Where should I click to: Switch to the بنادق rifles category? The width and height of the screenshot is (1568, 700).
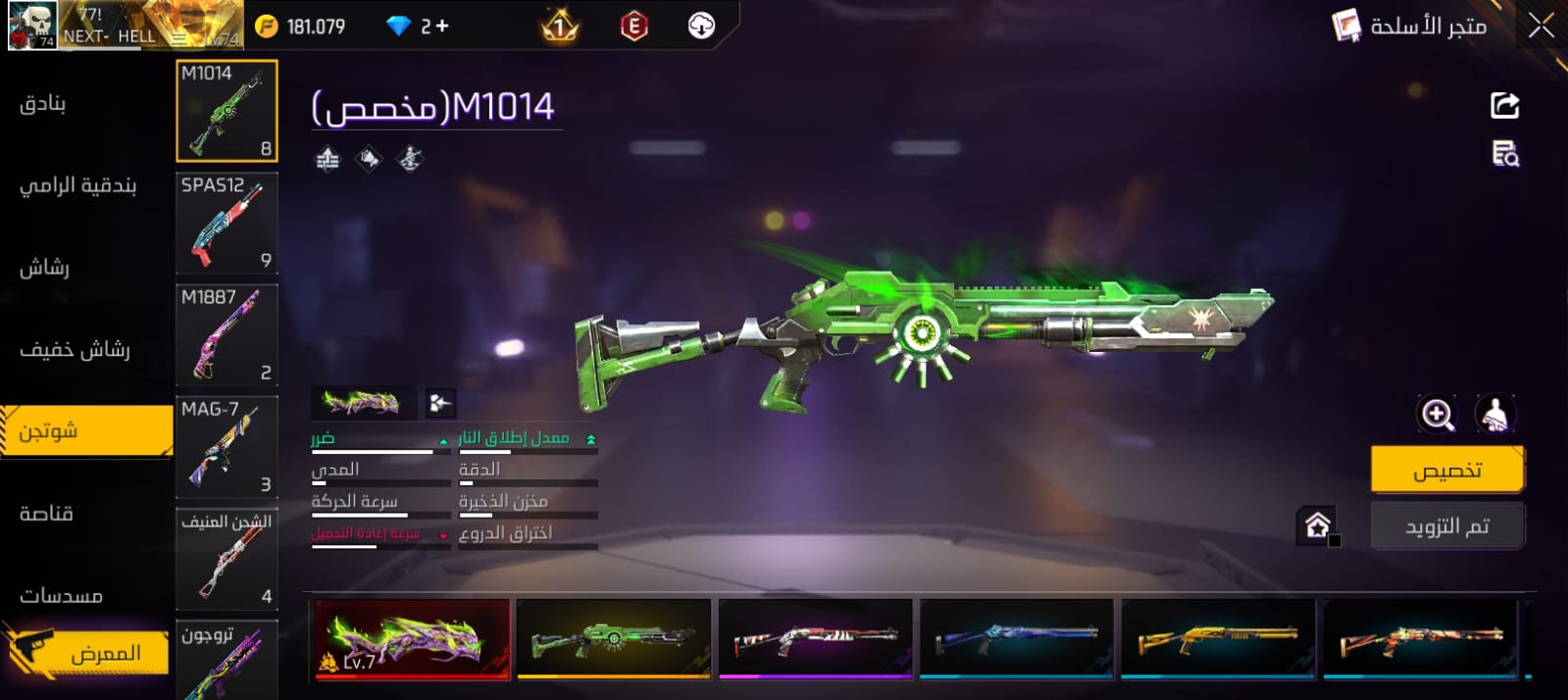pyautogui.click(x=43, y=103)
